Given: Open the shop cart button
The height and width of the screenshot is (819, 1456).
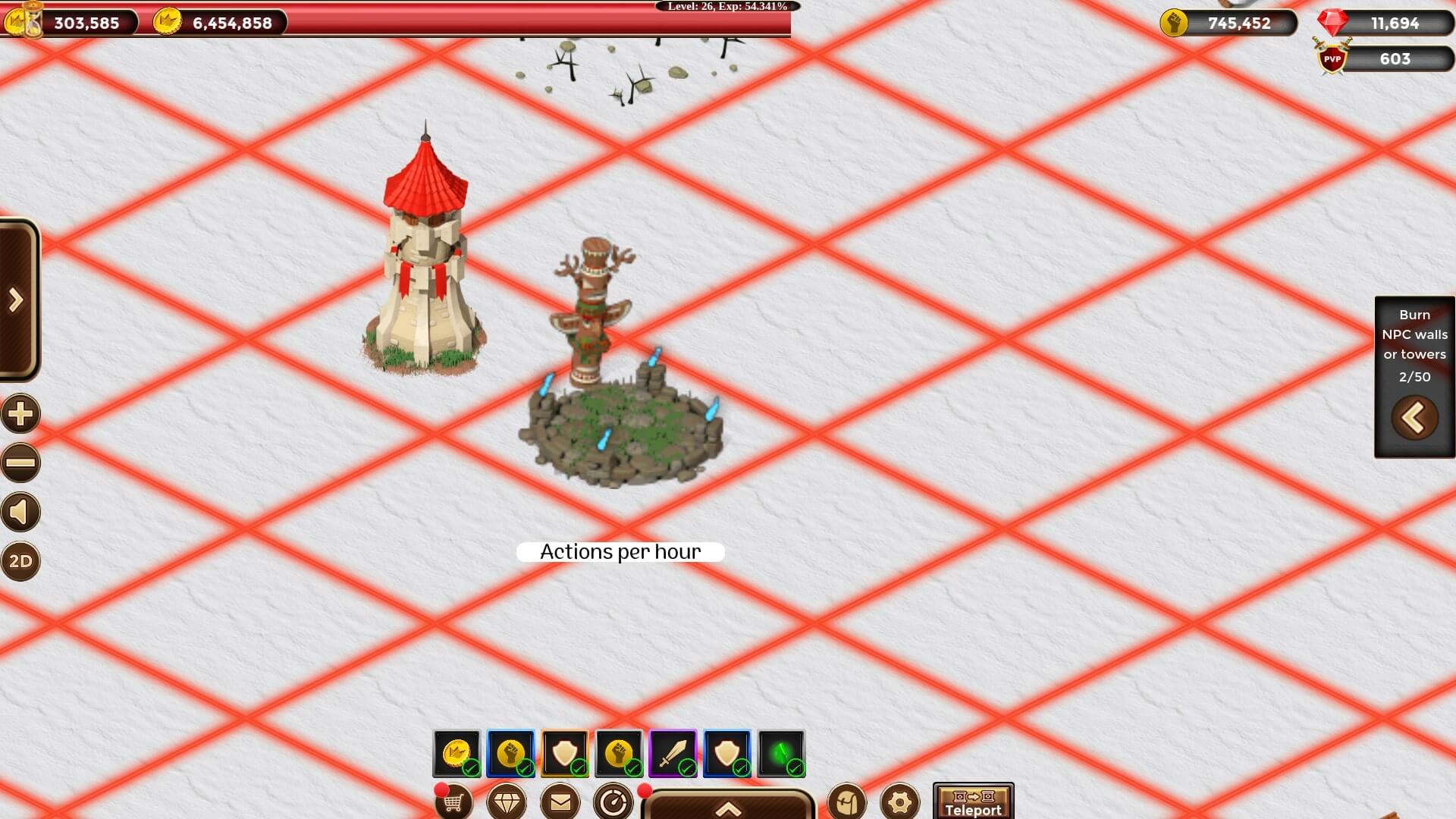Looking at the screenshot, I should [x=453, y=802].
